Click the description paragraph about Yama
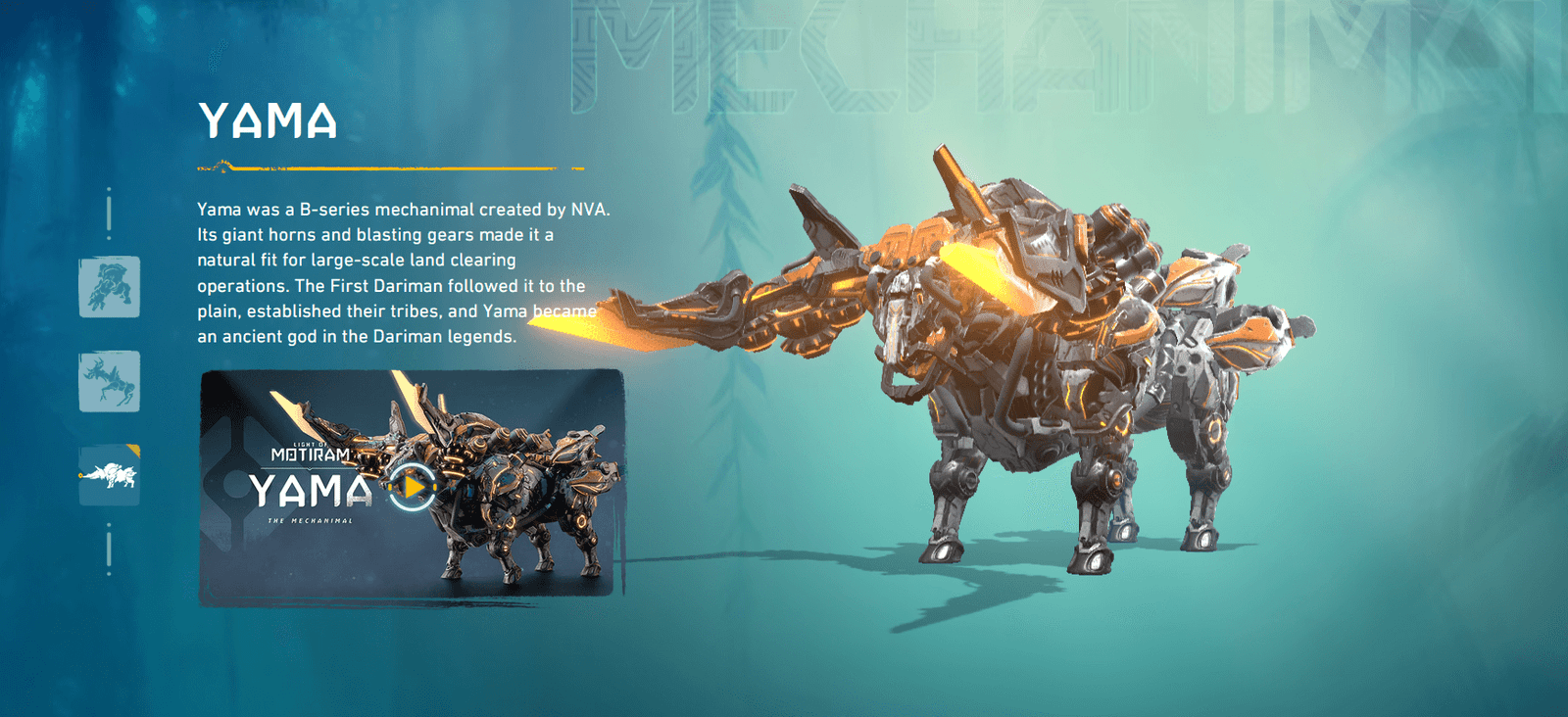This screenshot has width=1568, height=717. 392,272
